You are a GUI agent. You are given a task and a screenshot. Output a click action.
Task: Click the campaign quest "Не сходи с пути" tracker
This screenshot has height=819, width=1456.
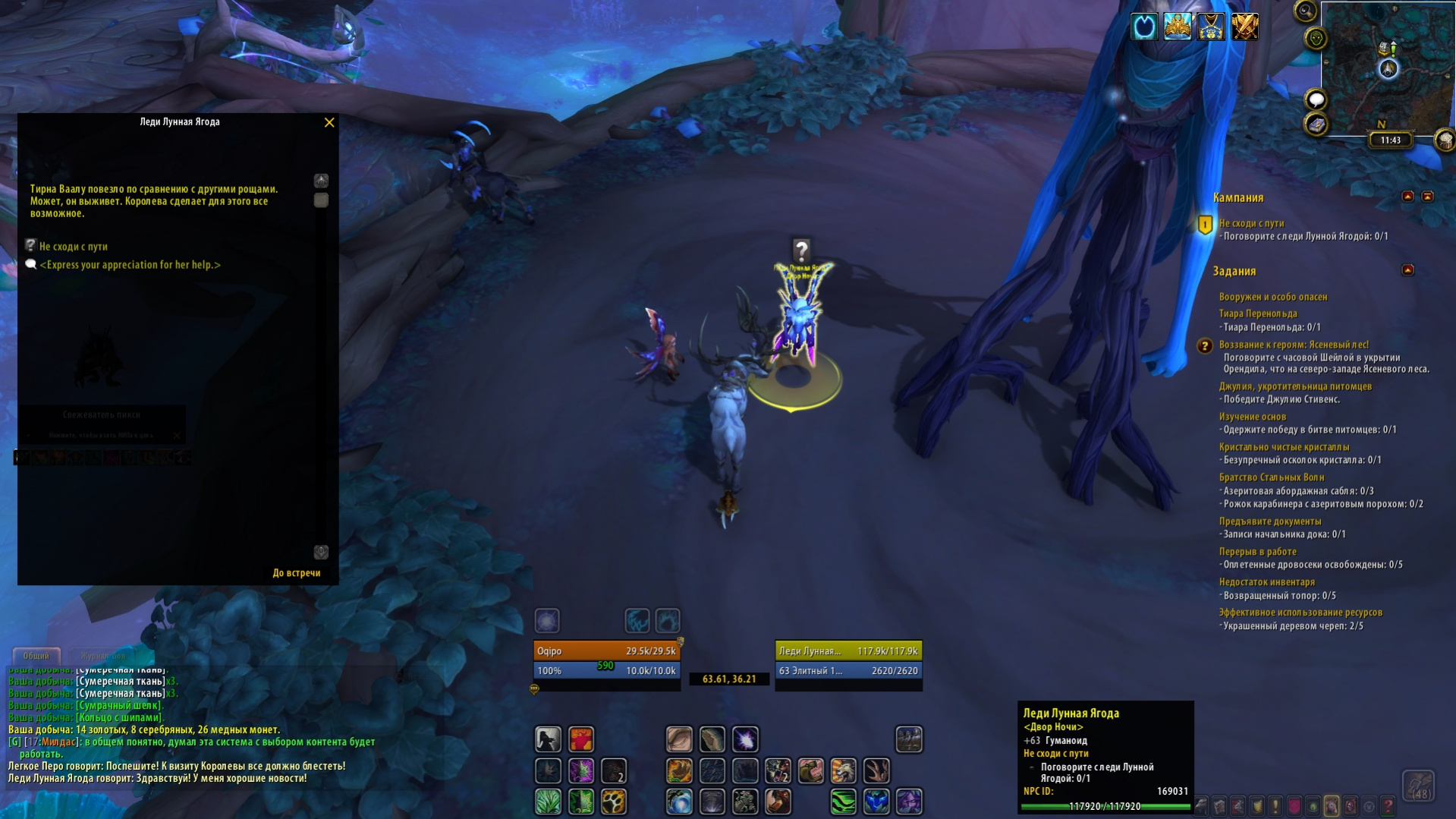pyautogui.click(x=1251, y=223)
